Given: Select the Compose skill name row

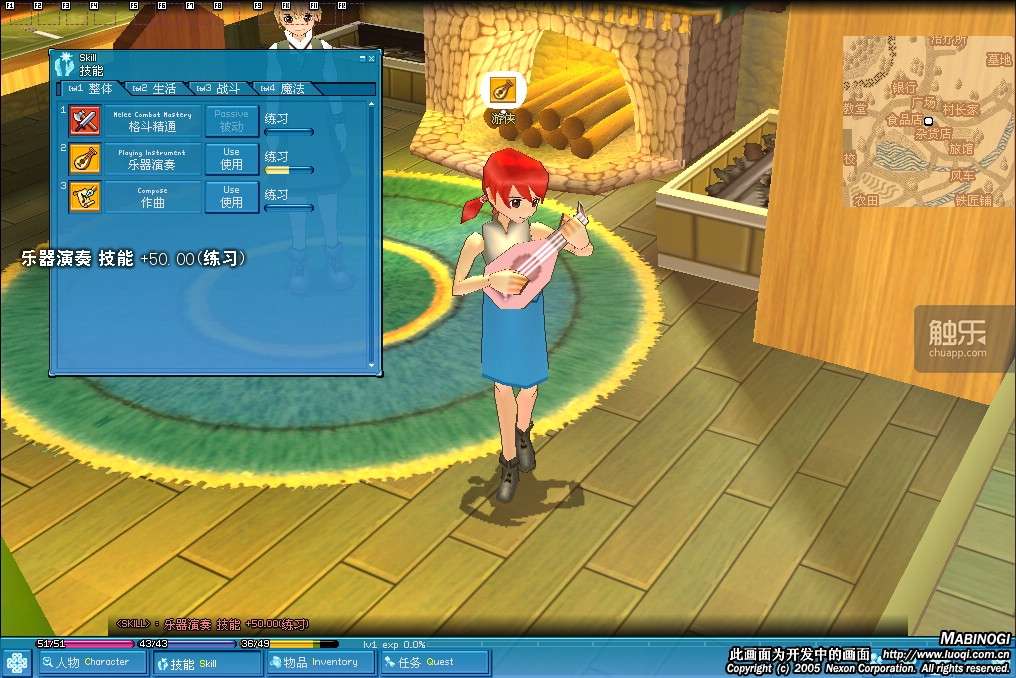Looking at the screenshot, I should click(153, 197).
